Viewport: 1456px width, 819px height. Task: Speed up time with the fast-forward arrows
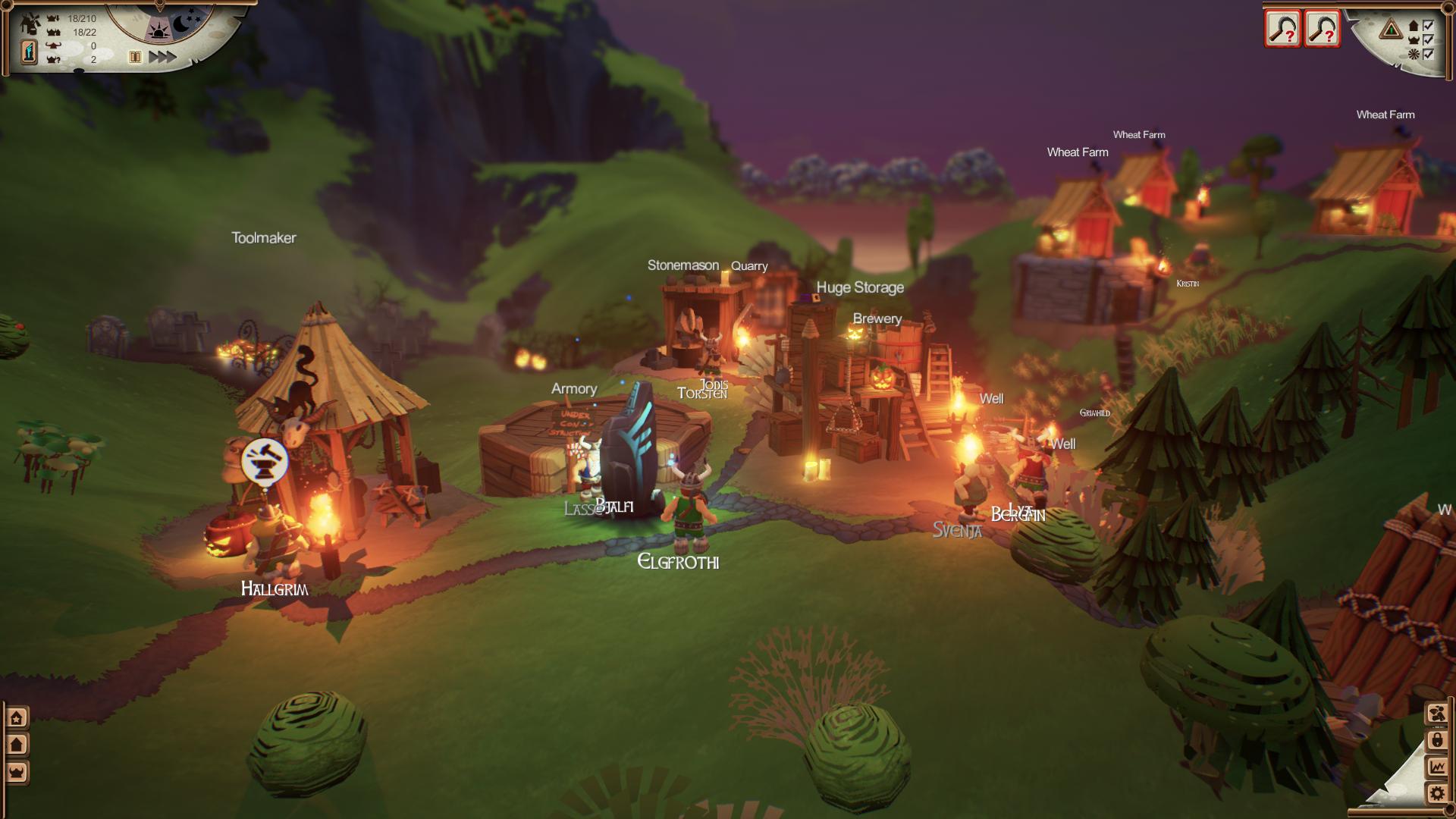tap(162, 57)
